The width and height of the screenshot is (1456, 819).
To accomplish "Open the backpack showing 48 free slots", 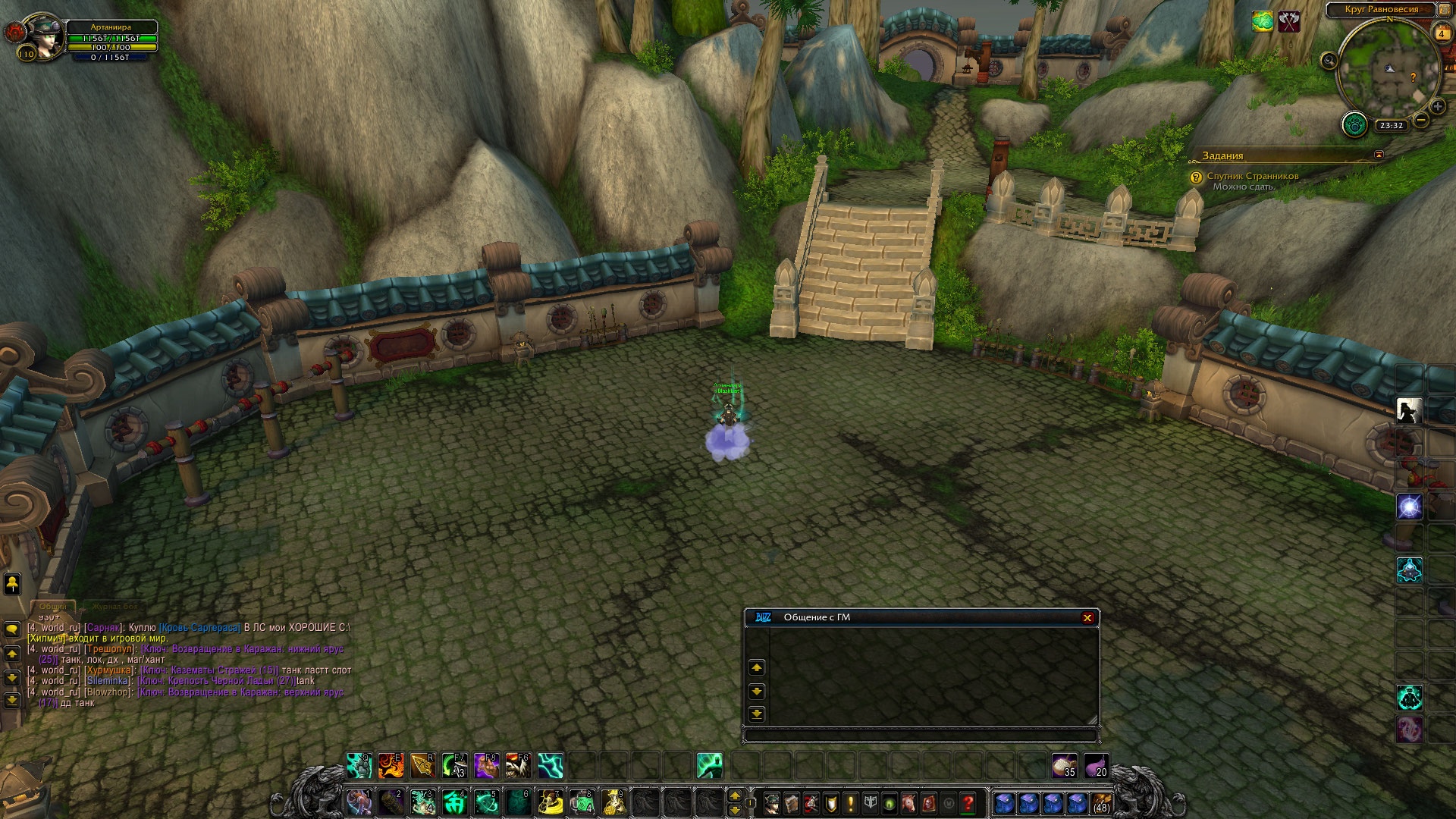I will (1100, 803).
